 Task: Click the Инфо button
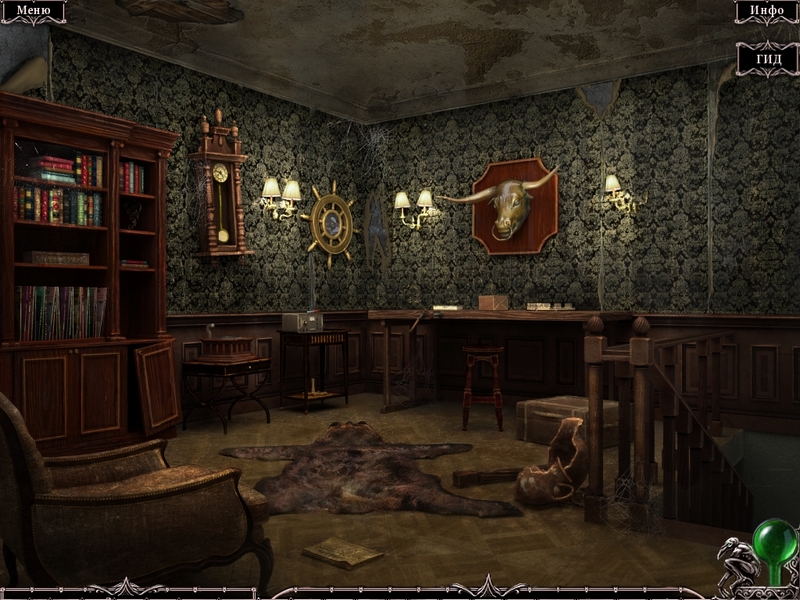coord(766,11)
